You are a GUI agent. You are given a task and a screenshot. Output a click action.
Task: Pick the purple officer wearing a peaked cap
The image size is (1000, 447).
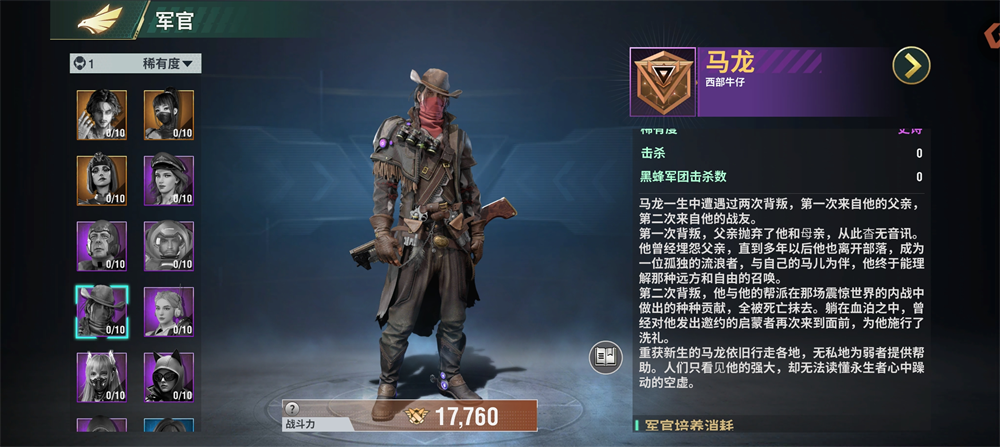(168, 180)
